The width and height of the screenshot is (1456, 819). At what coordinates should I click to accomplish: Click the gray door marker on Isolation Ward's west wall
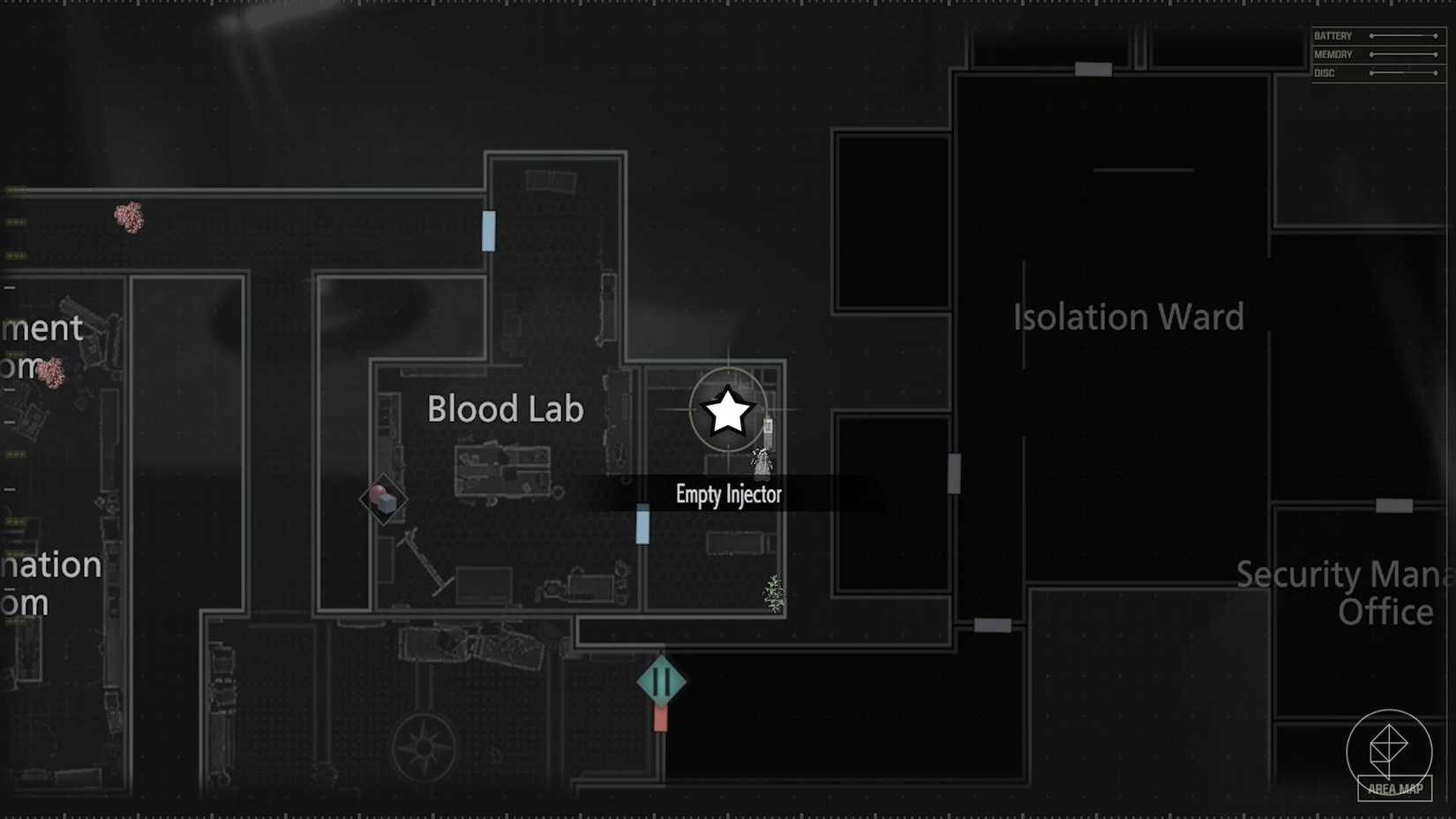pyautogui.click(x=955, y=472)
